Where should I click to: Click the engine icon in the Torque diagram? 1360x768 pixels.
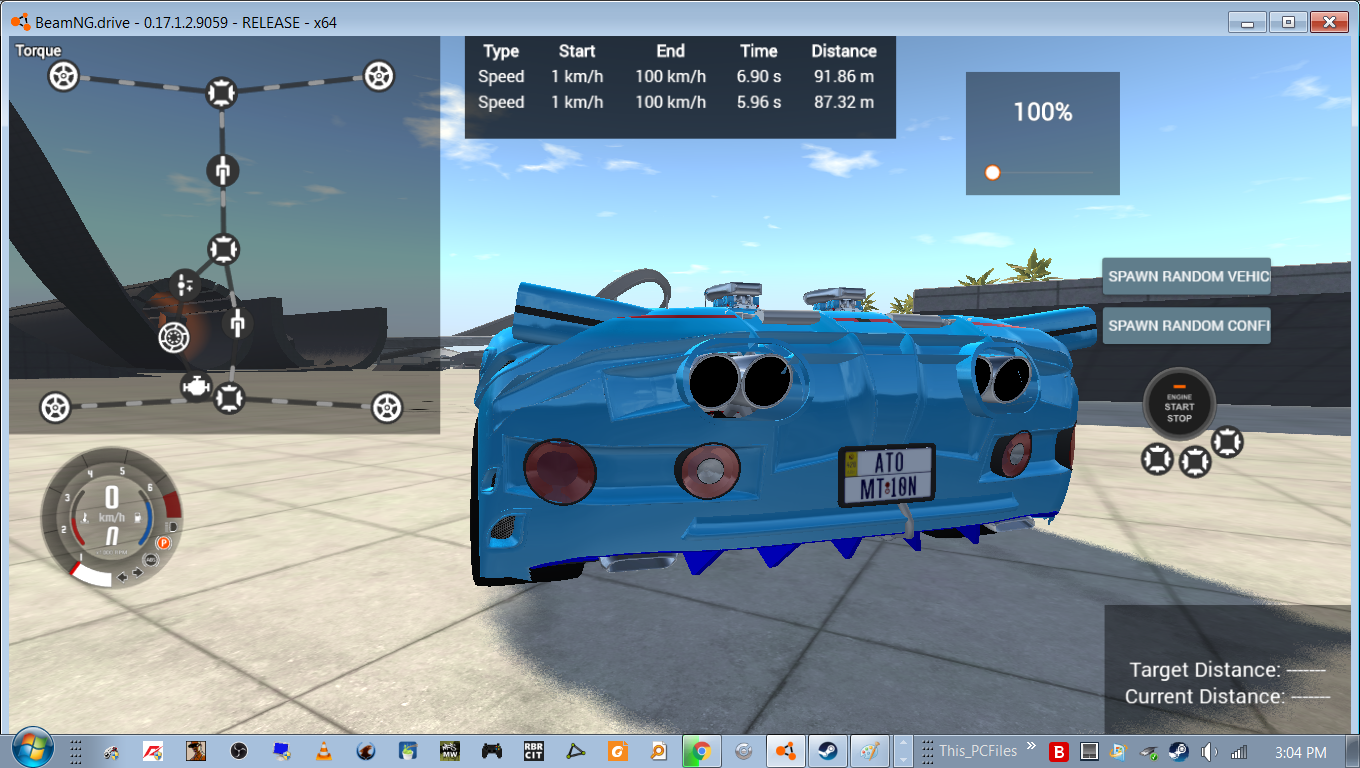coord(197,385)
